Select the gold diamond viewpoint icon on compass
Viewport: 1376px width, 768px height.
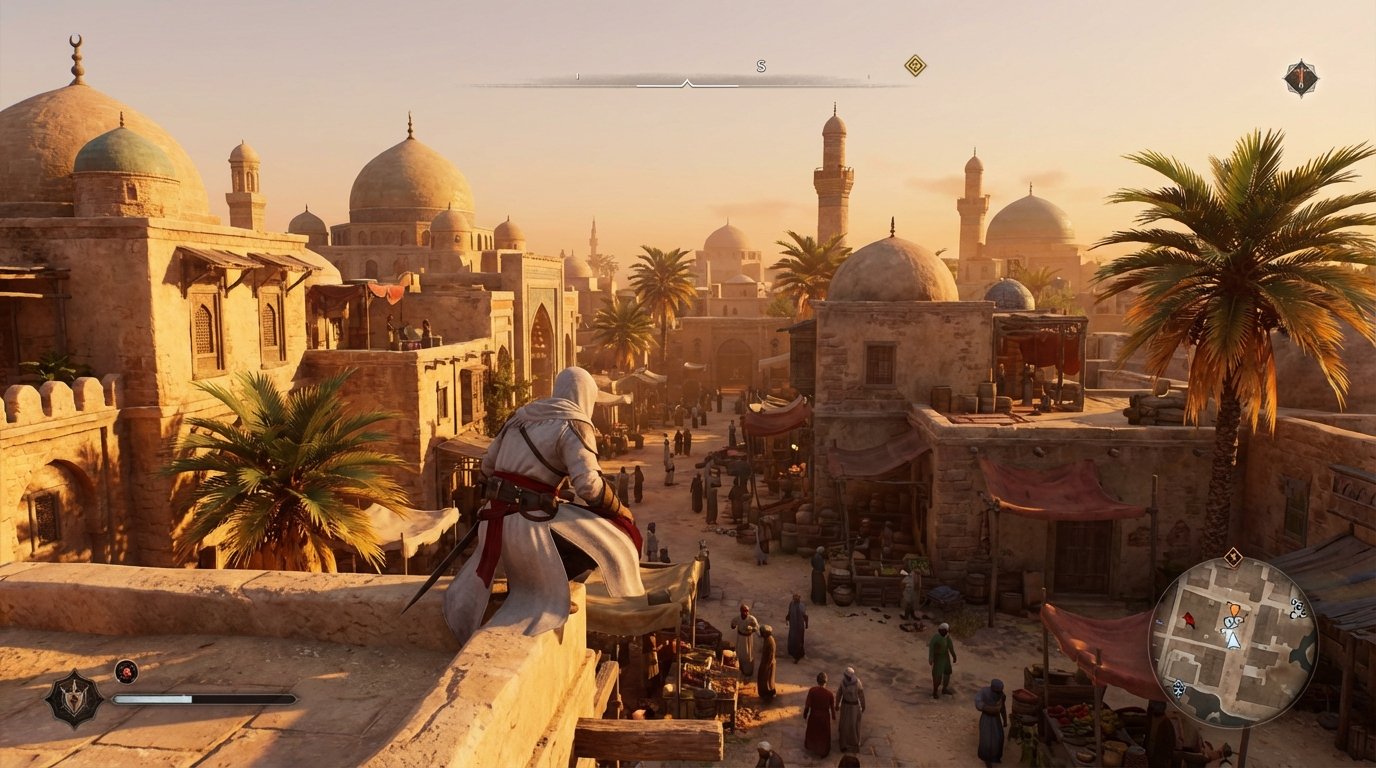[913, 65]
